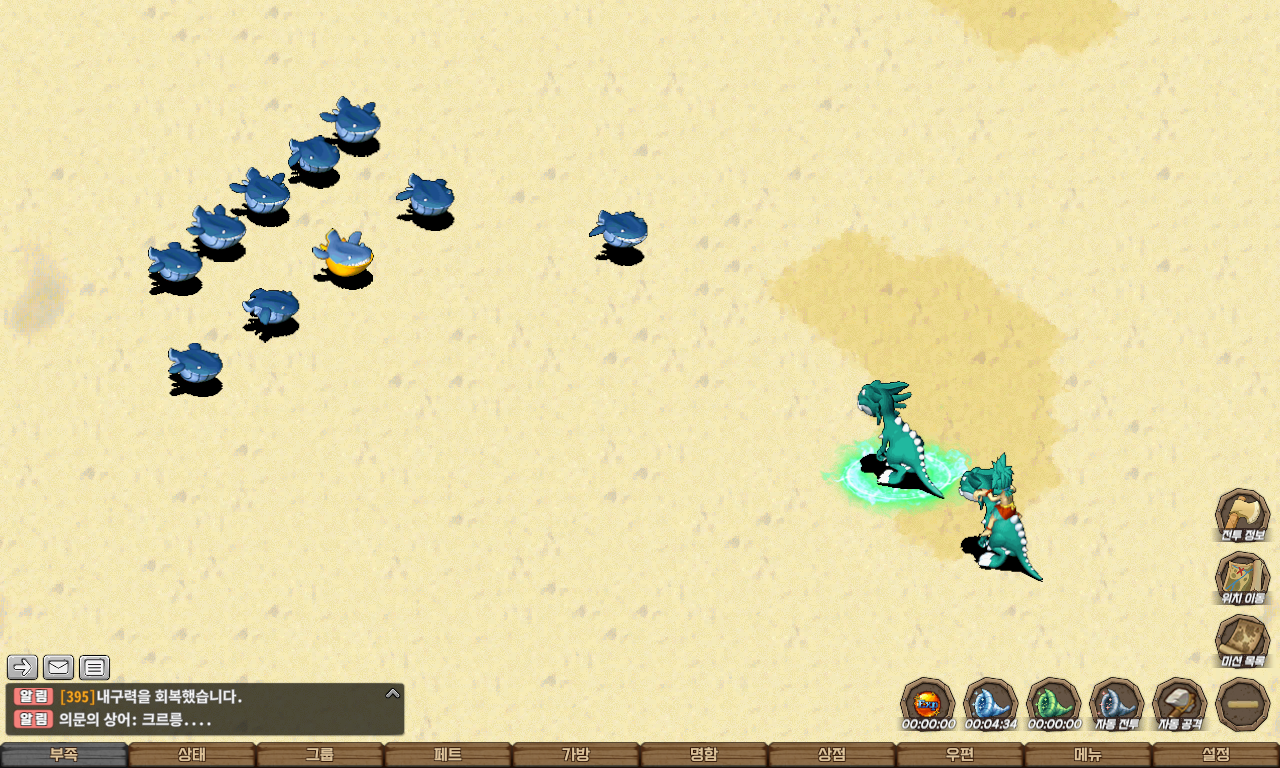Screen dimensions: 1280x768
Task: Open the 가방 (Bag) inventory
Action: 576,755
